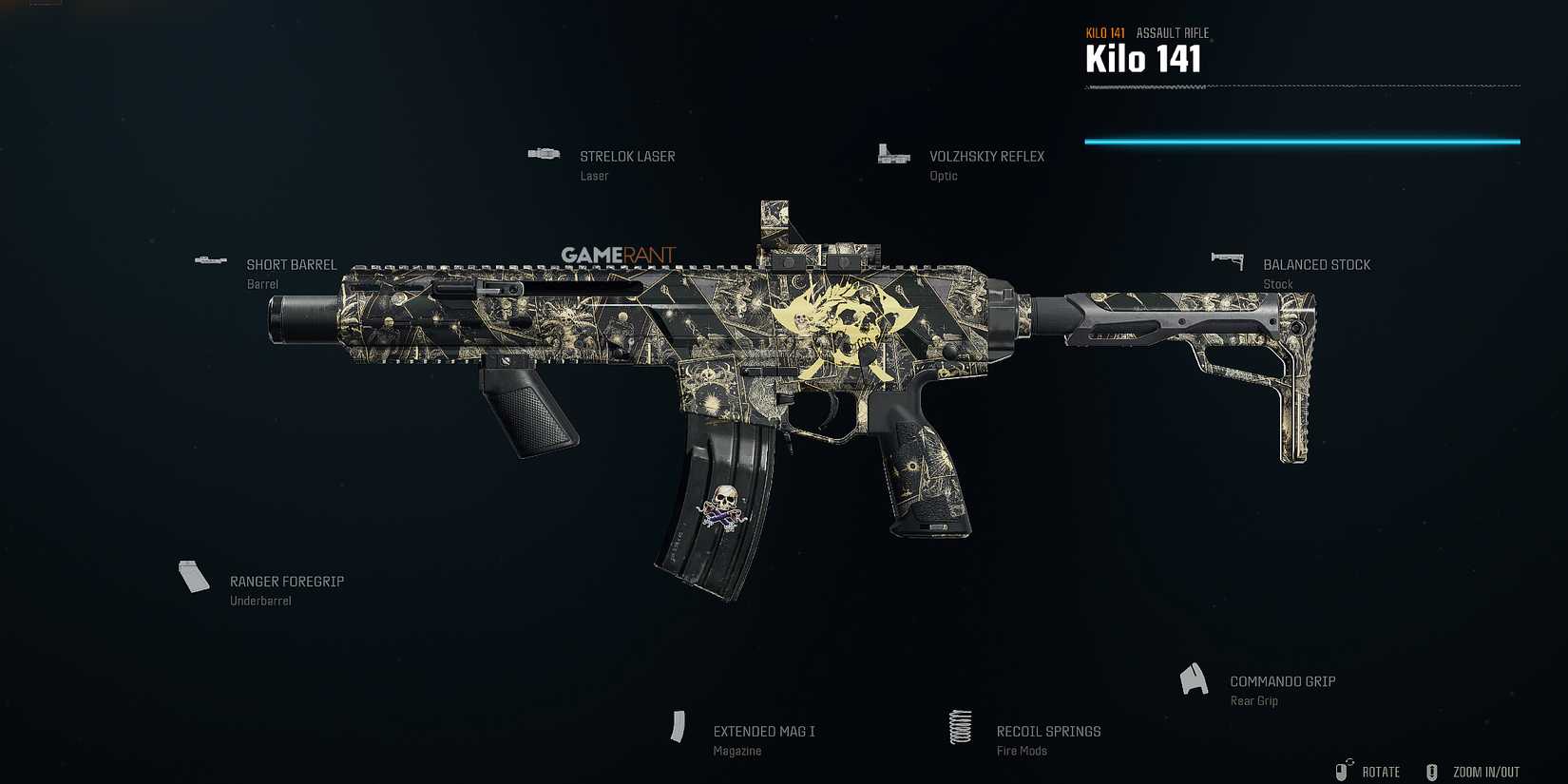Click the Kilo 141 title heading
This screenshot has height=784, width=1568.
point(1143,59)
